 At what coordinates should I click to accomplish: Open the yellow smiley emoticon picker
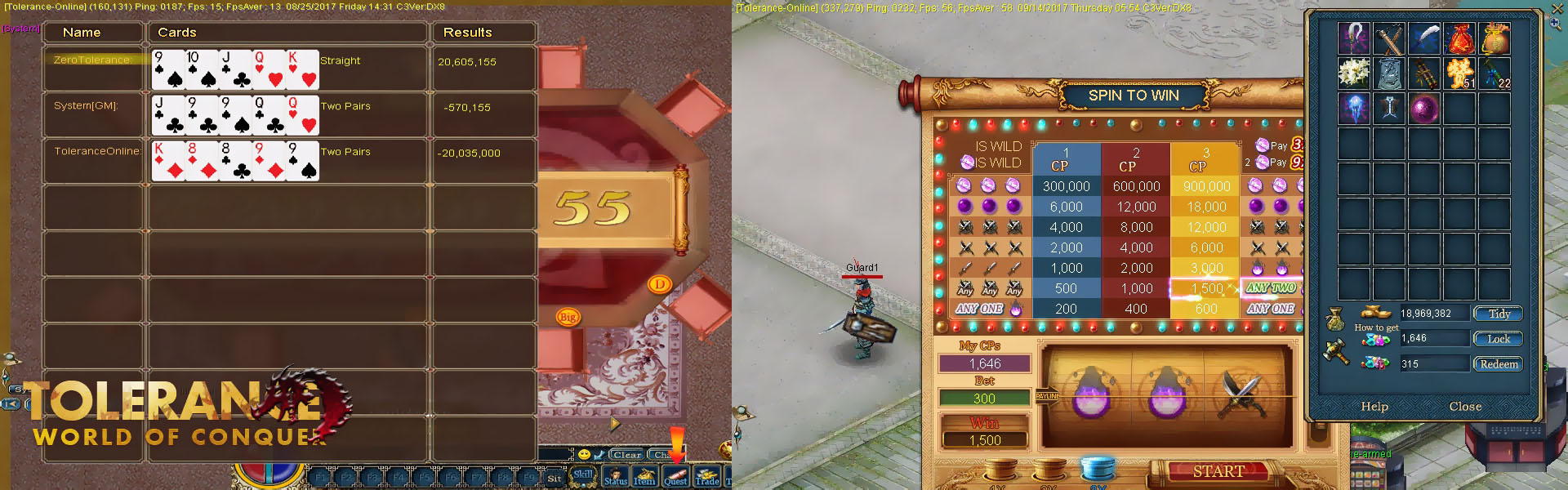(x=584, y=454)
